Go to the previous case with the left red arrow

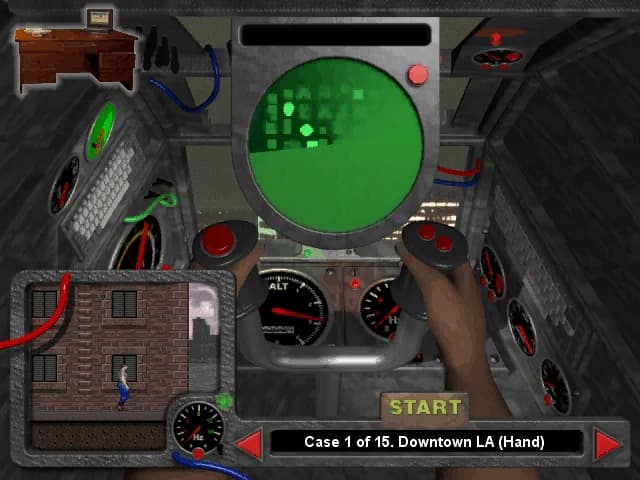click(x=248, y=443)
